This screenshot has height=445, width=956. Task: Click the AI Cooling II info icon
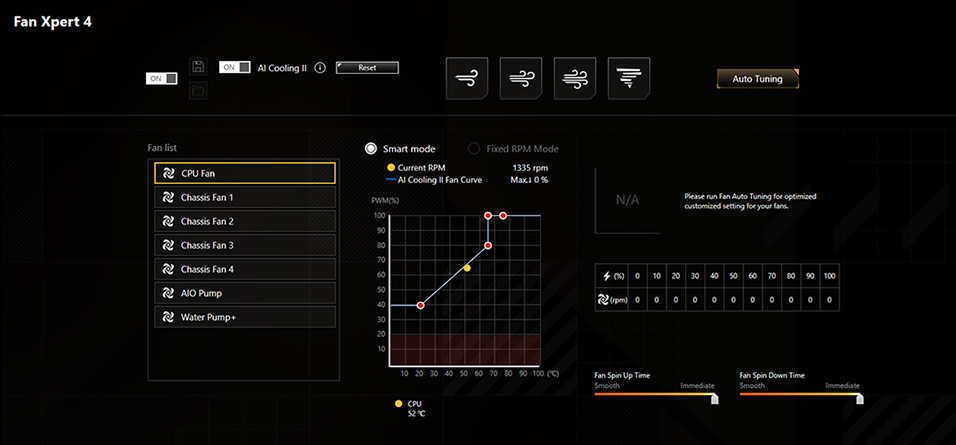click(x=320, y=68)
